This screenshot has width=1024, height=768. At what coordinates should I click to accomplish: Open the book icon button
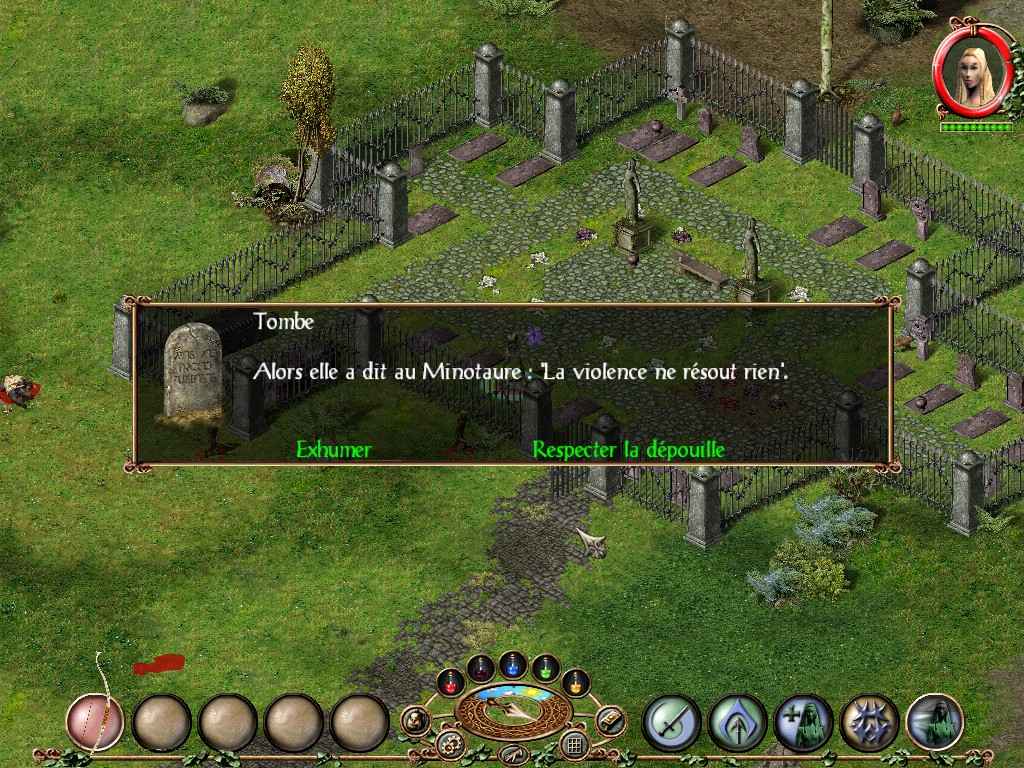tap(609, 719)
